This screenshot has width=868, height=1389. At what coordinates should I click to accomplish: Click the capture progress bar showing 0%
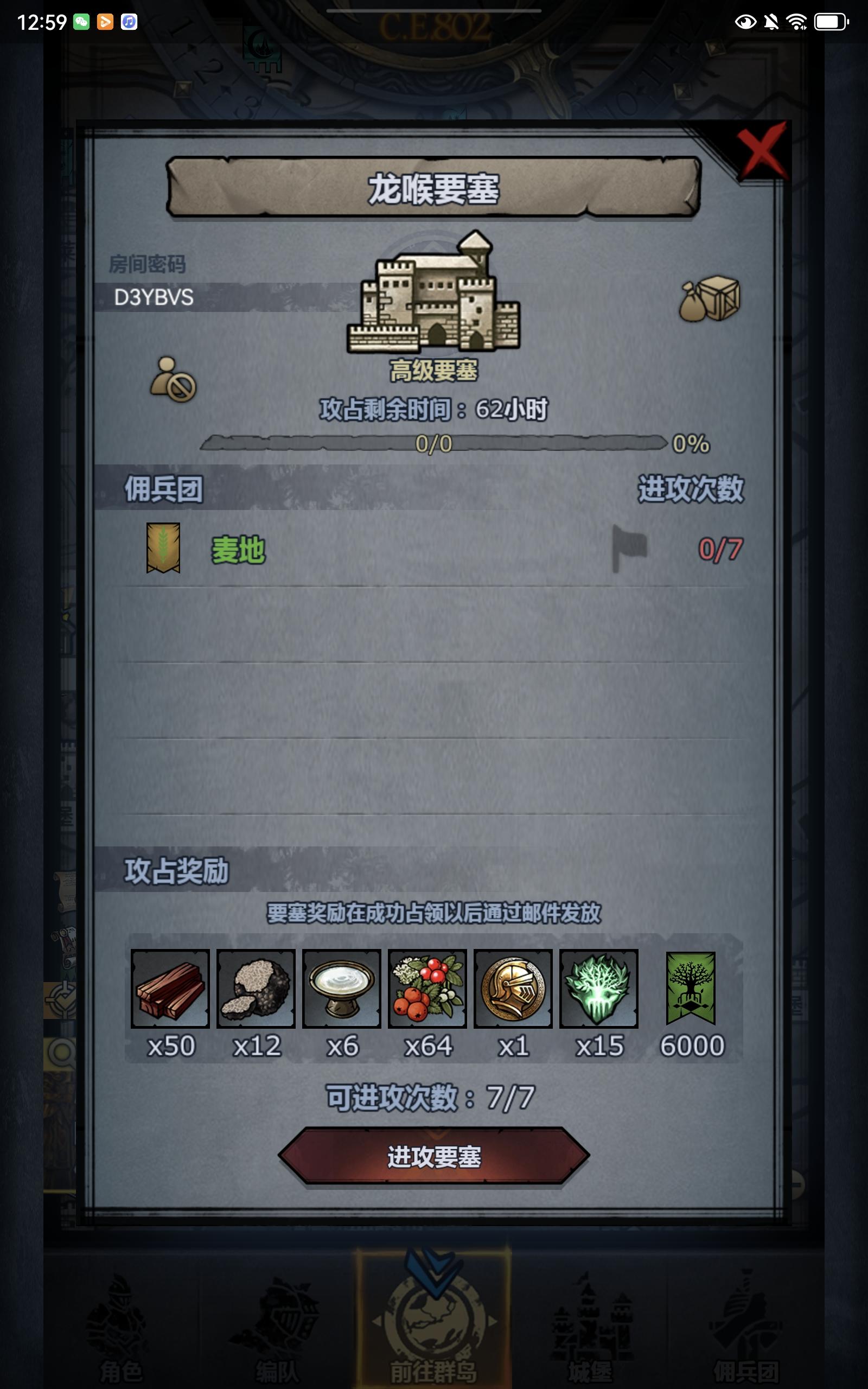tap(436, 444)
